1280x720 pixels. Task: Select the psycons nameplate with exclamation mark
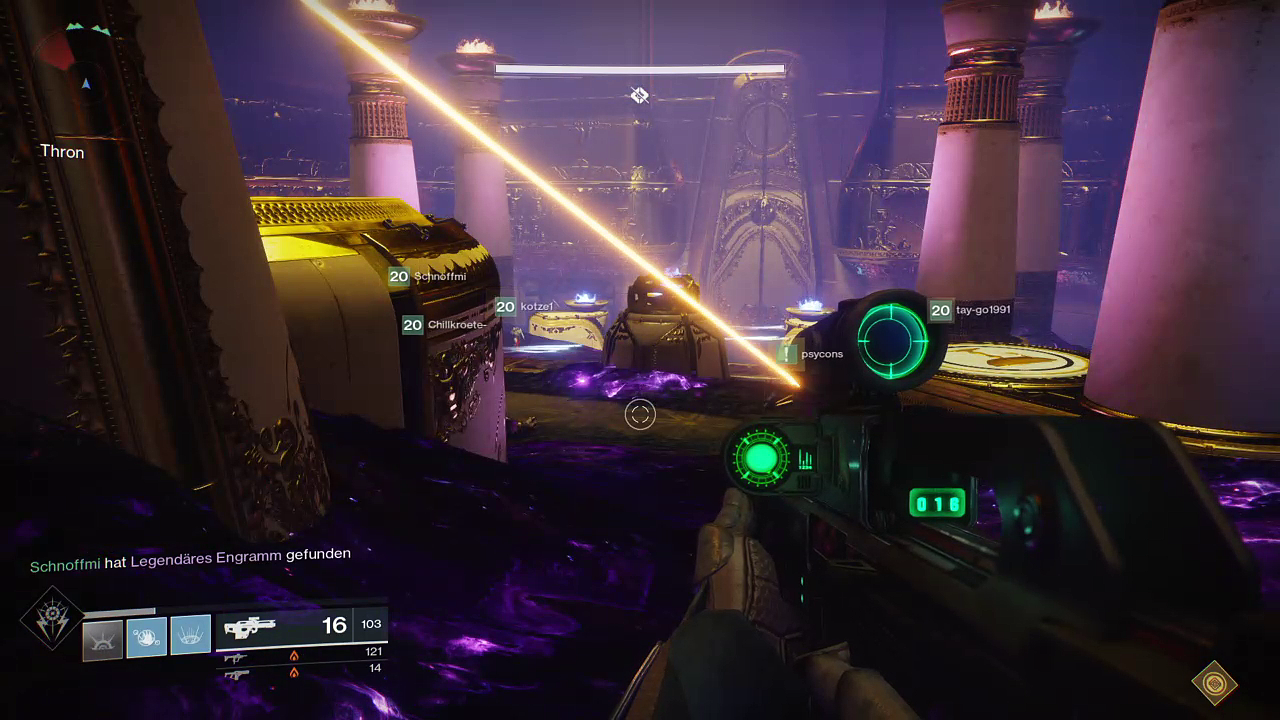(x=811, y=354)
